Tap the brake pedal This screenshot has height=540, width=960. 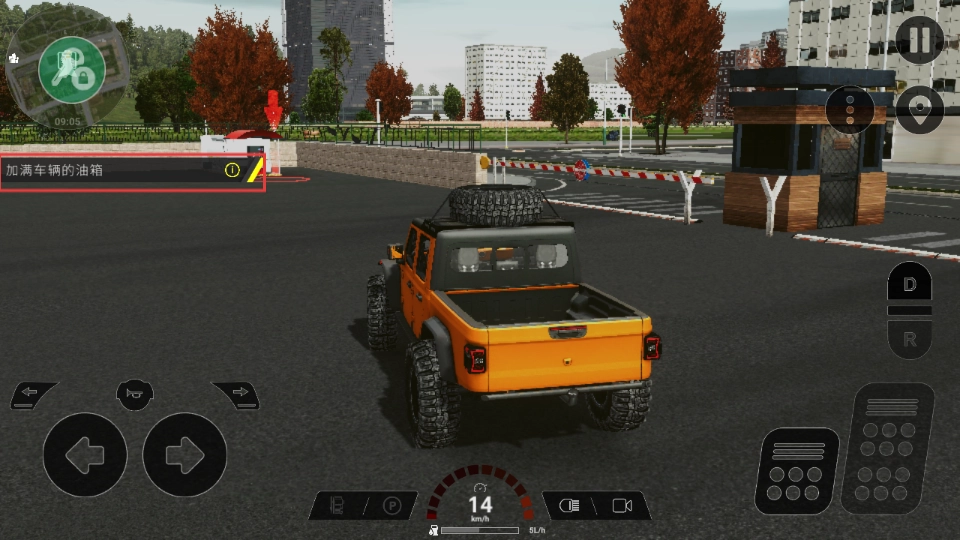coord(796,470)
